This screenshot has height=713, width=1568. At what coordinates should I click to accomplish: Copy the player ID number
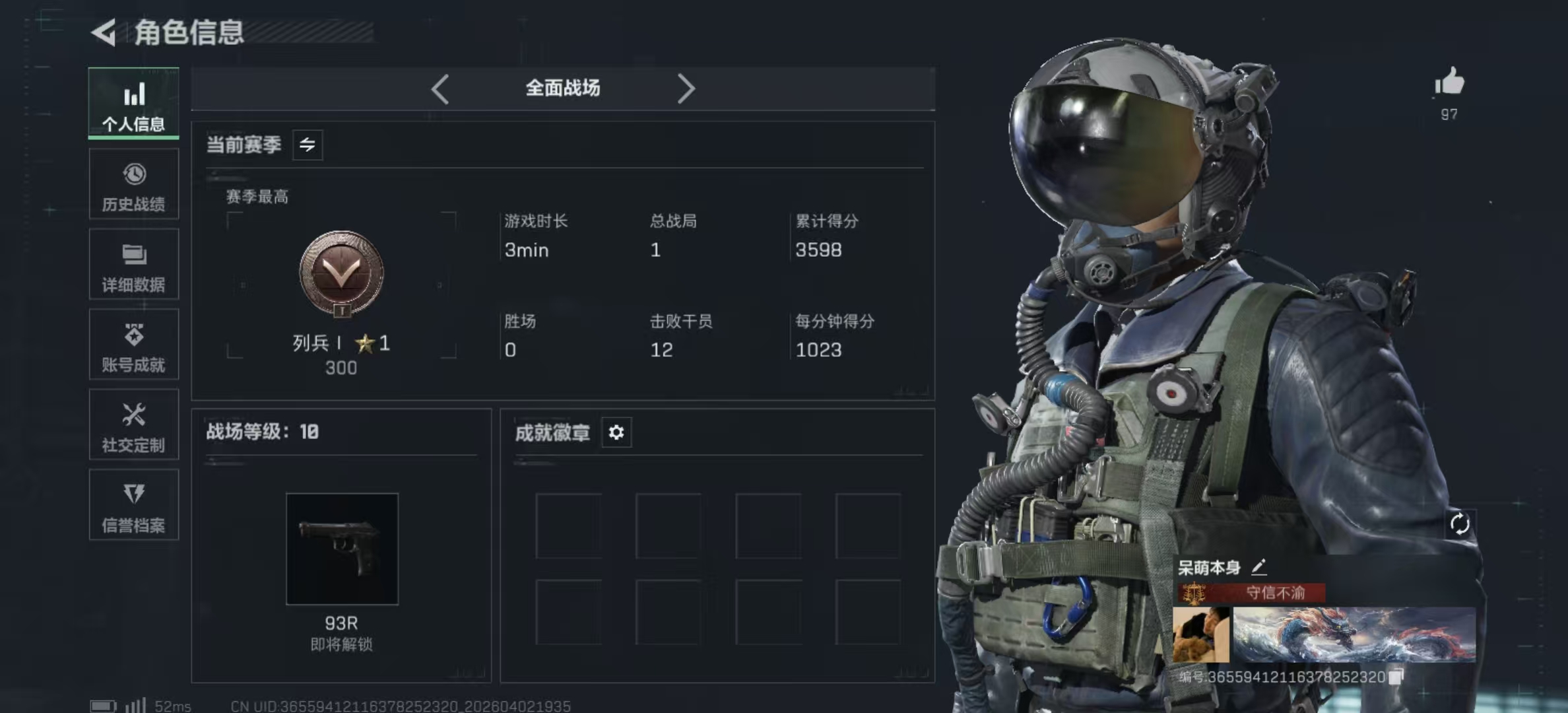pyautogui.click(x=1396, y=677)
